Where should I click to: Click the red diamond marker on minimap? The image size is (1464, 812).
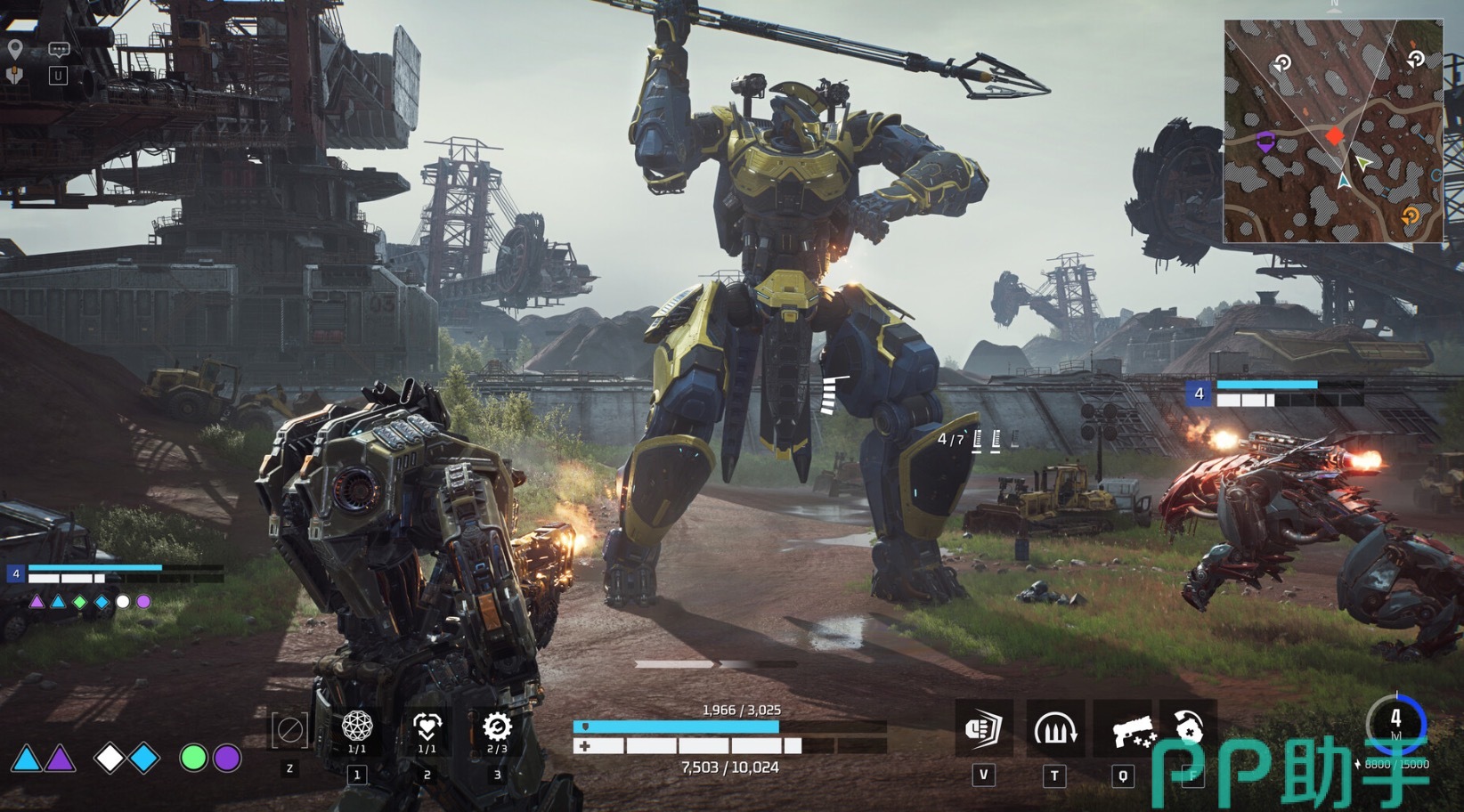(1334, 136)
